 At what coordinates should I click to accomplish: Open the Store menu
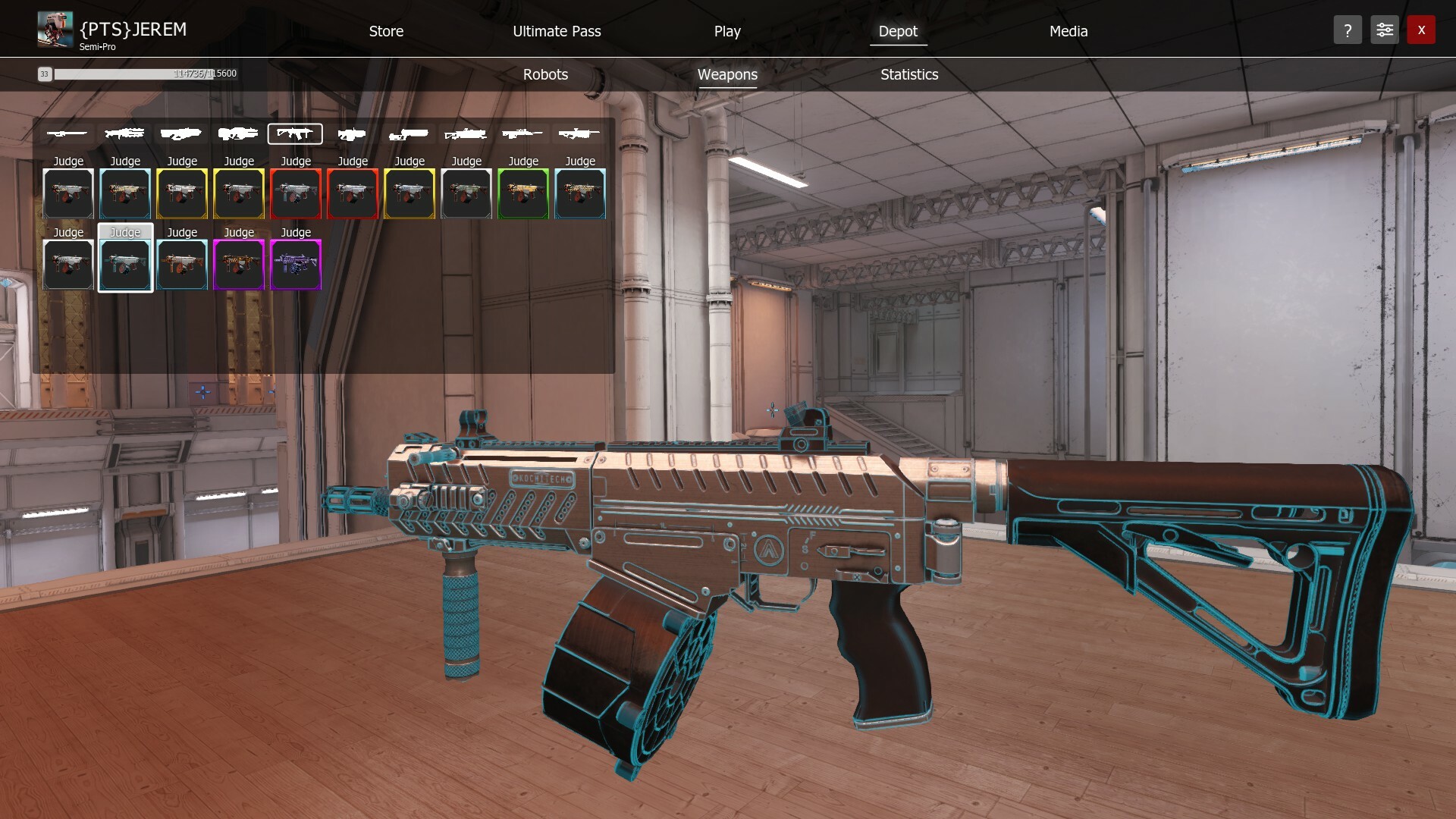386,31
